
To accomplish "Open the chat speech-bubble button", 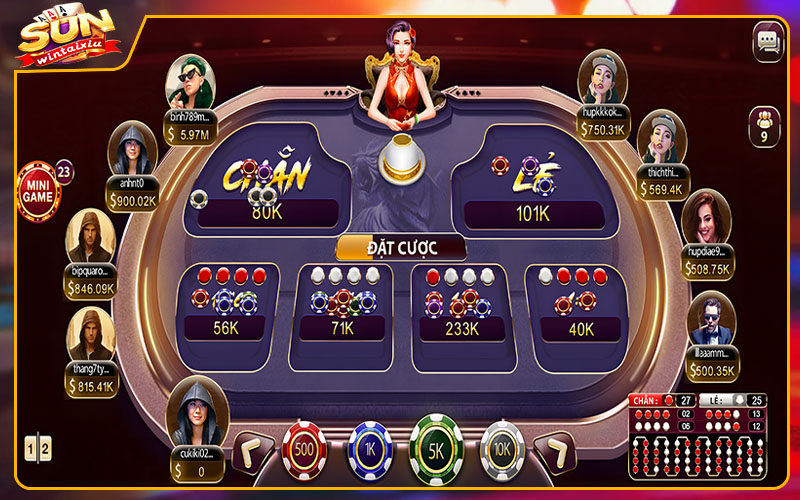I will tap(768, 42).
